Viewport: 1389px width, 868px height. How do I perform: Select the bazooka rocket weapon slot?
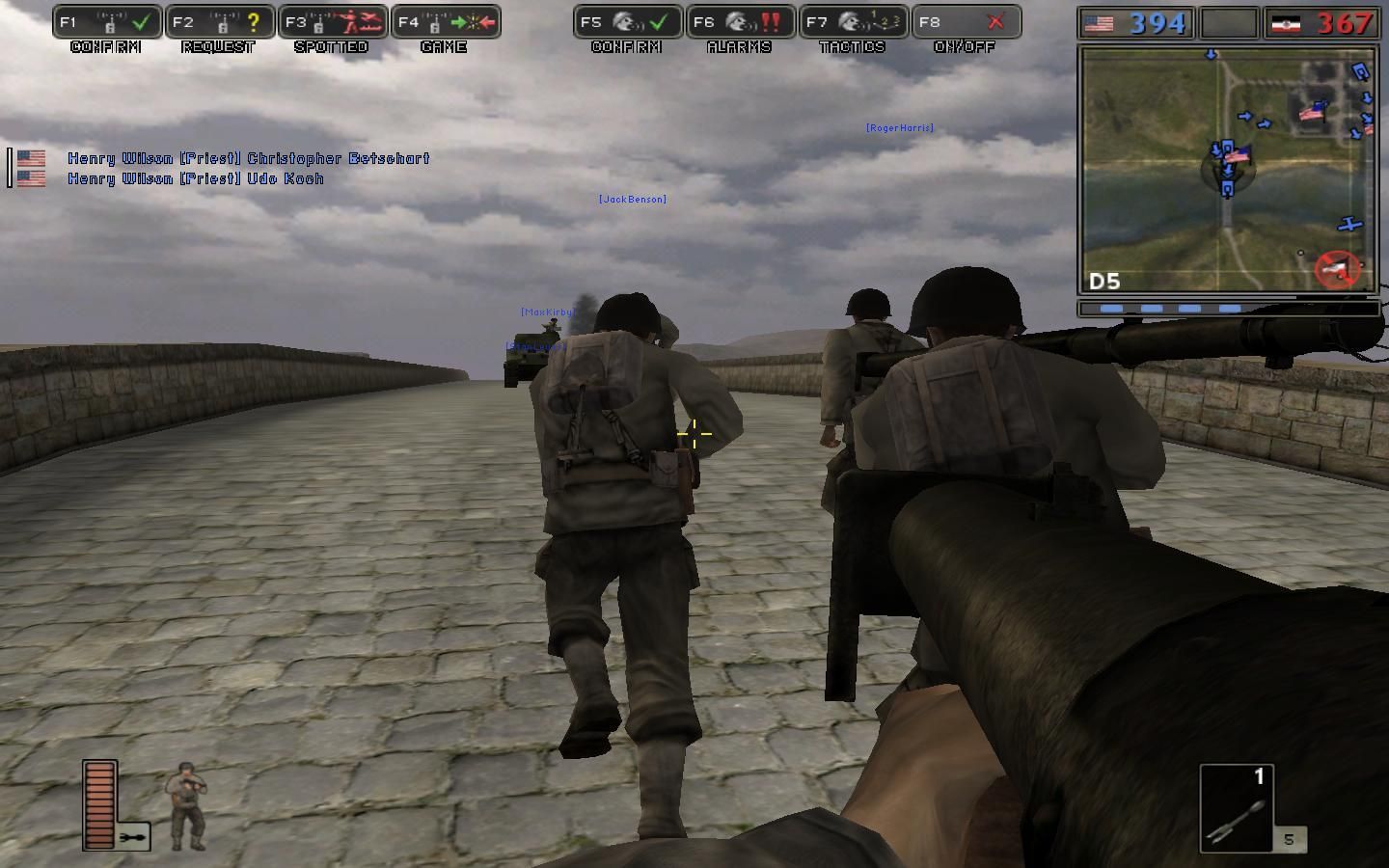1237,809
